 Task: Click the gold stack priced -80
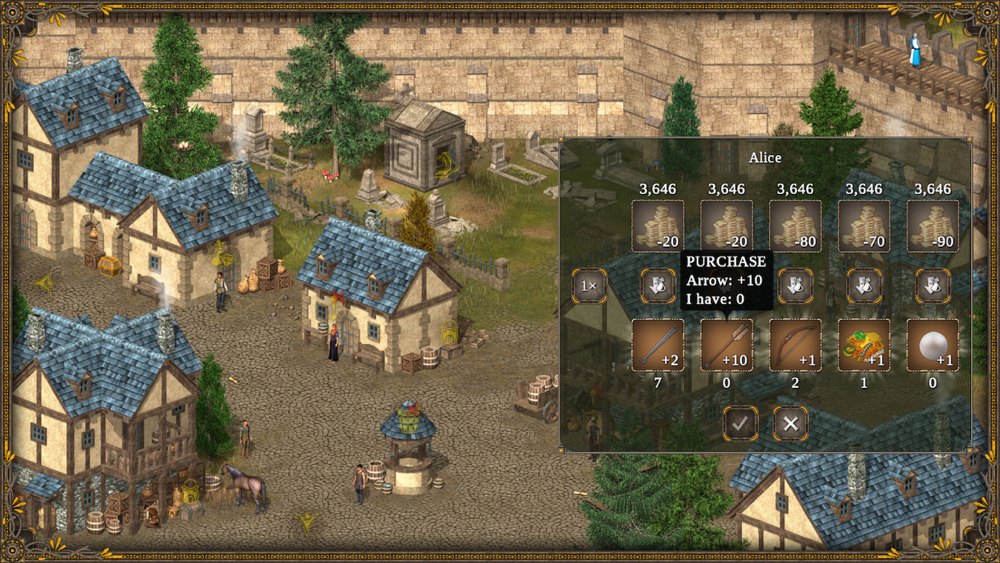(795, 226)
